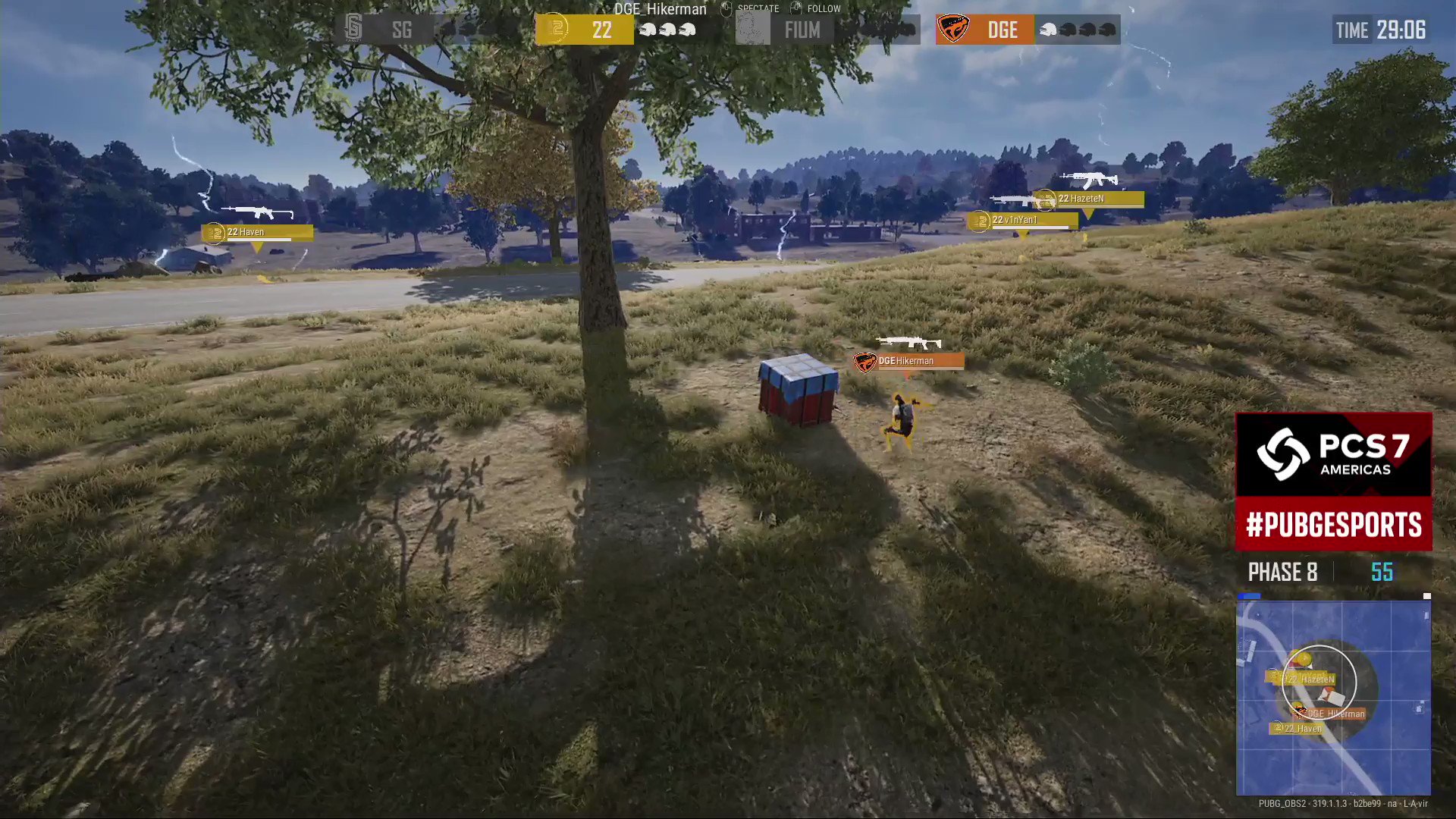Switch to the DGE team scoreboard tab
1456x819 pixels.
coord(1003,30)
